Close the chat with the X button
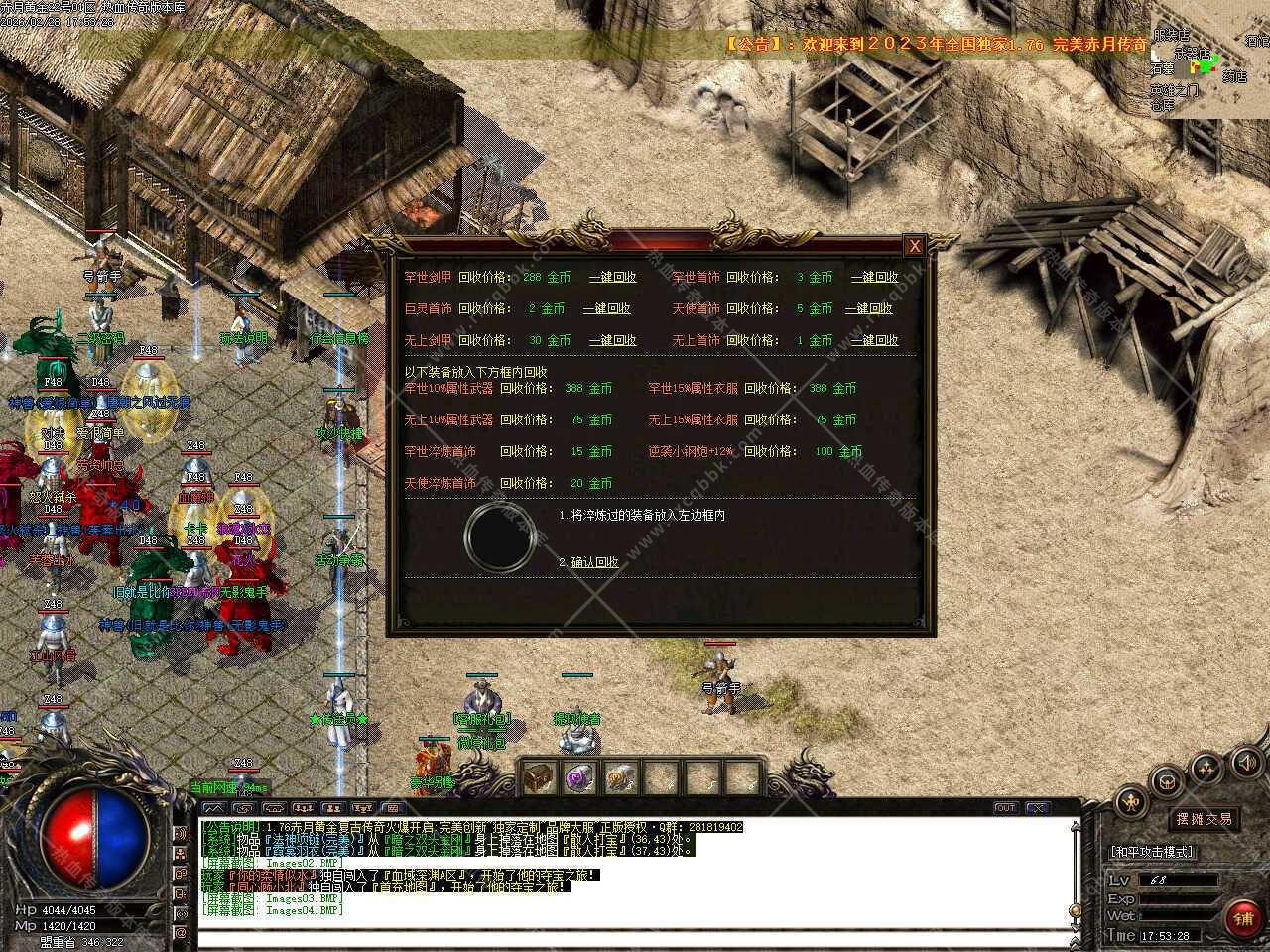The height and width of the screenshot is (952, 1270). (x=1036, y=808)
